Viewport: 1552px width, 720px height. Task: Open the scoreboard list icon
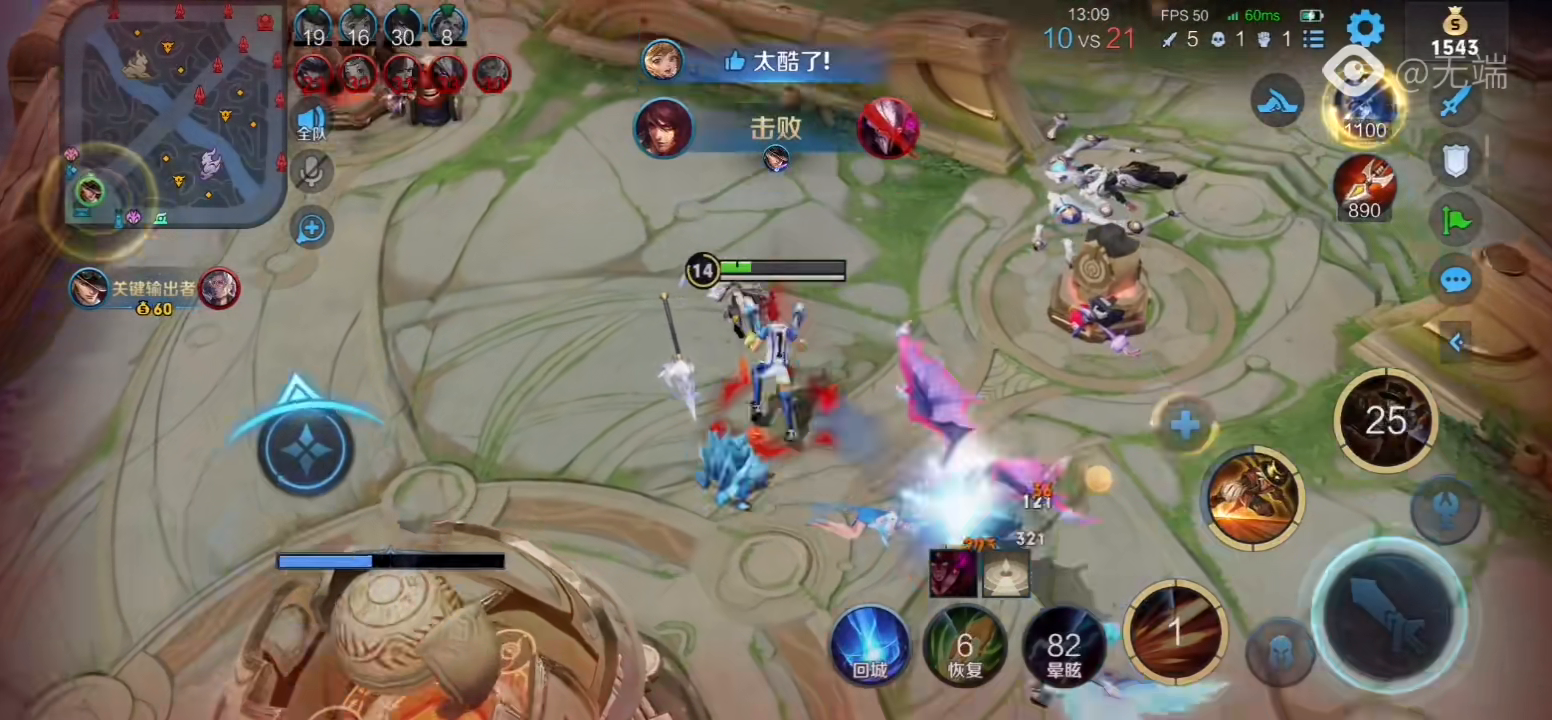(1314, 39)
